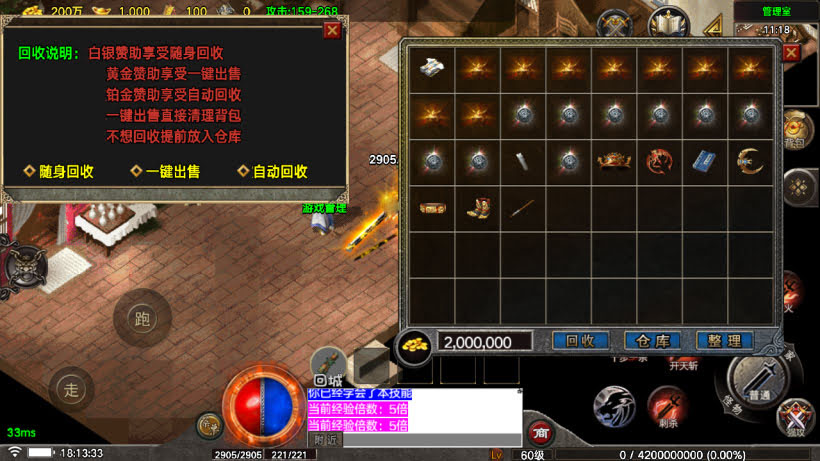Trigger the 普通 normal attack button
This screenshot has height=461, width=820.
pyautogui.click(x=760, y=378)
